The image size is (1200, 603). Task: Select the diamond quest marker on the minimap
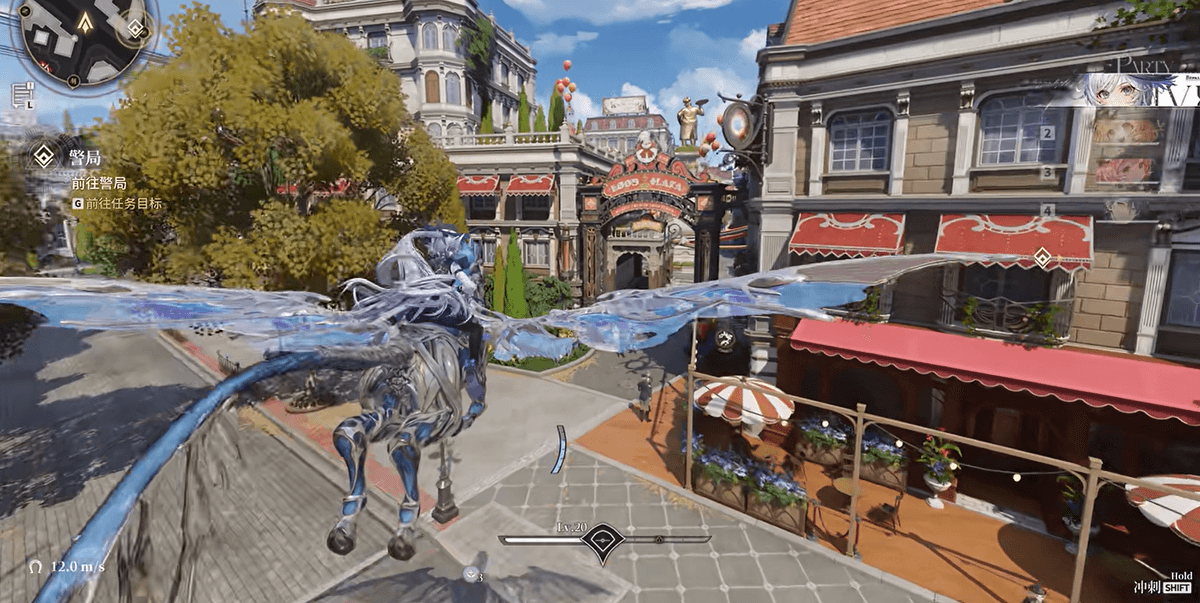[x=136, y=28]
